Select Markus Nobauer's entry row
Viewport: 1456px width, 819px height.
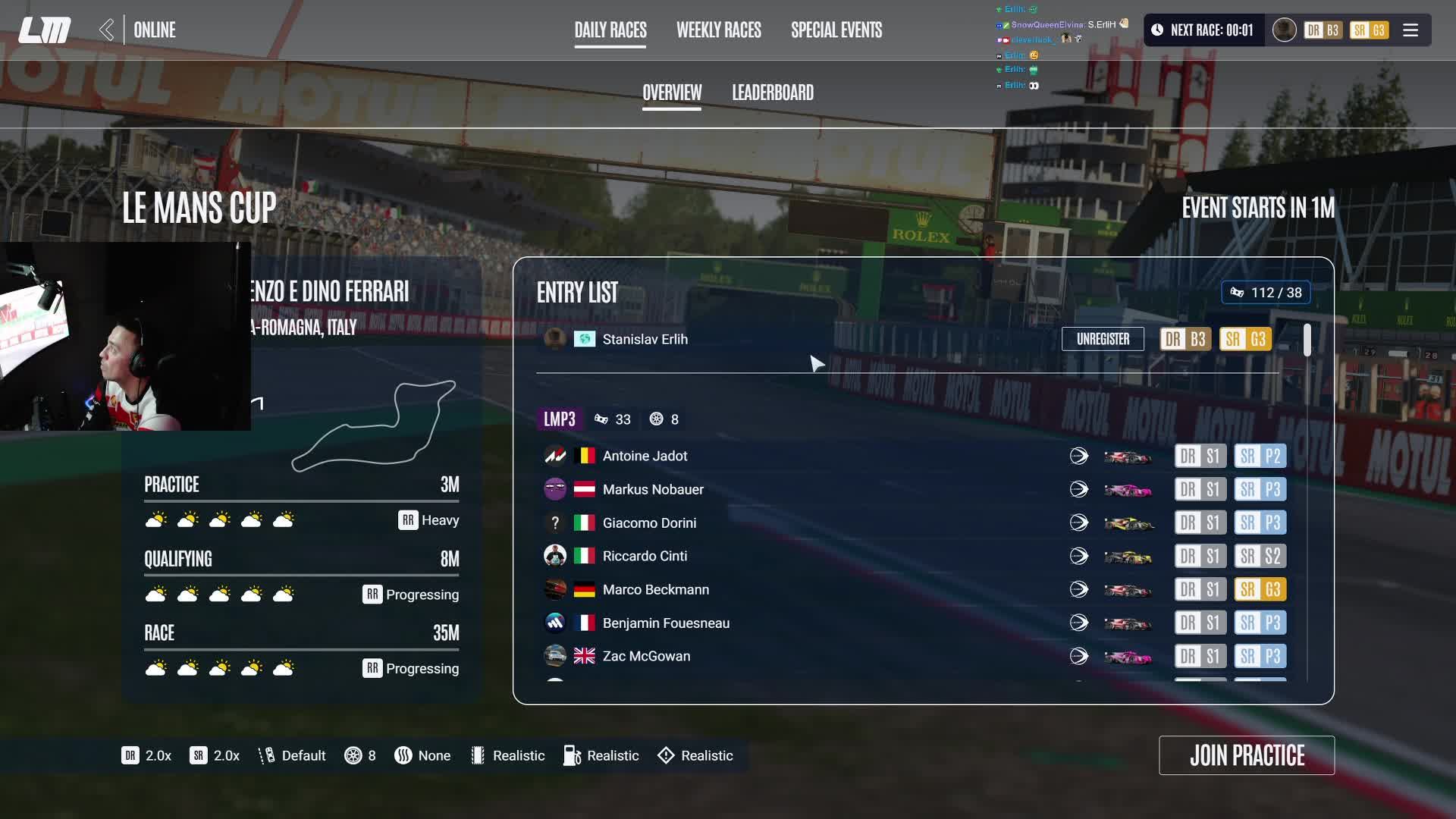click(x=653, y=489)
